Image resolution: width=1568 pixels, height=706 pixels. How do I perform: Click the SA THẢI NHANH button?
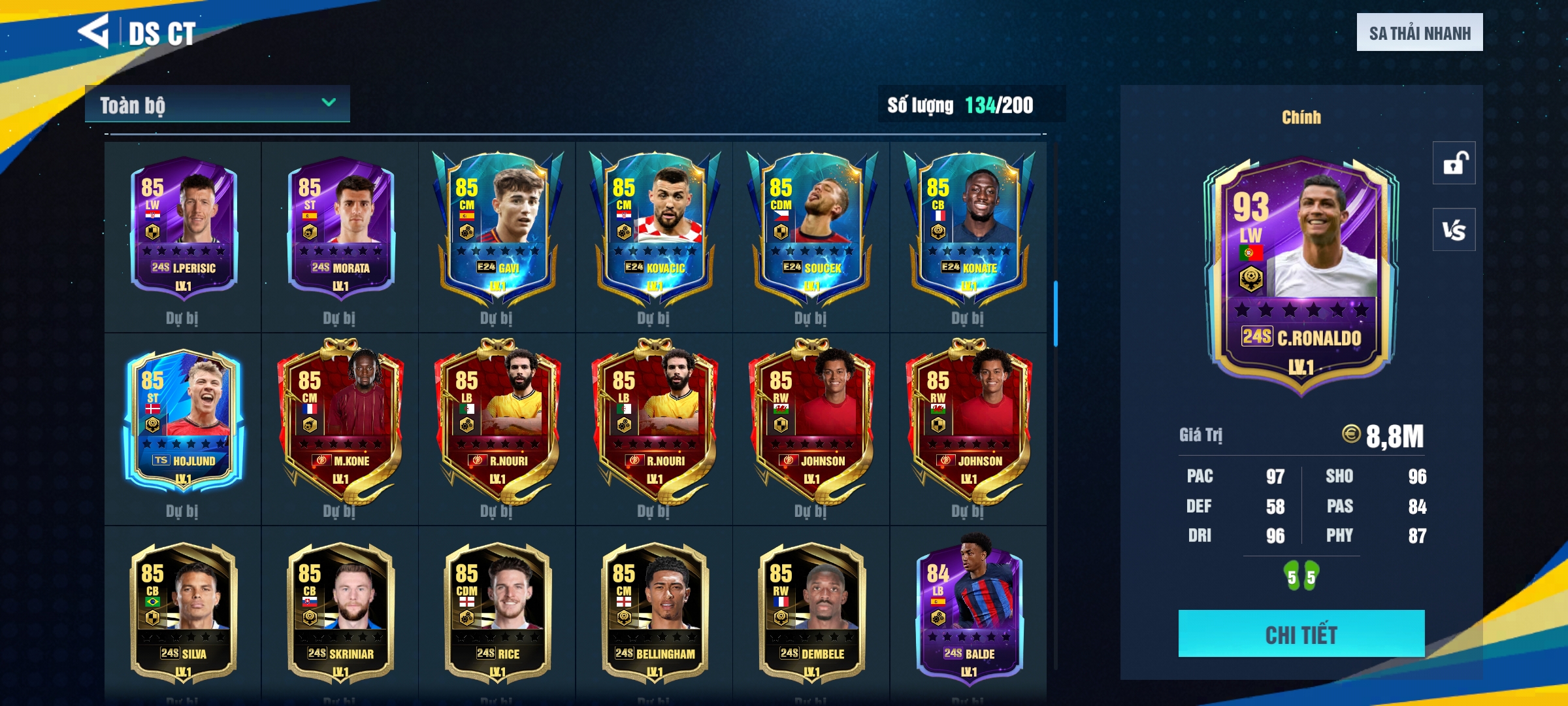(1419, 33)
